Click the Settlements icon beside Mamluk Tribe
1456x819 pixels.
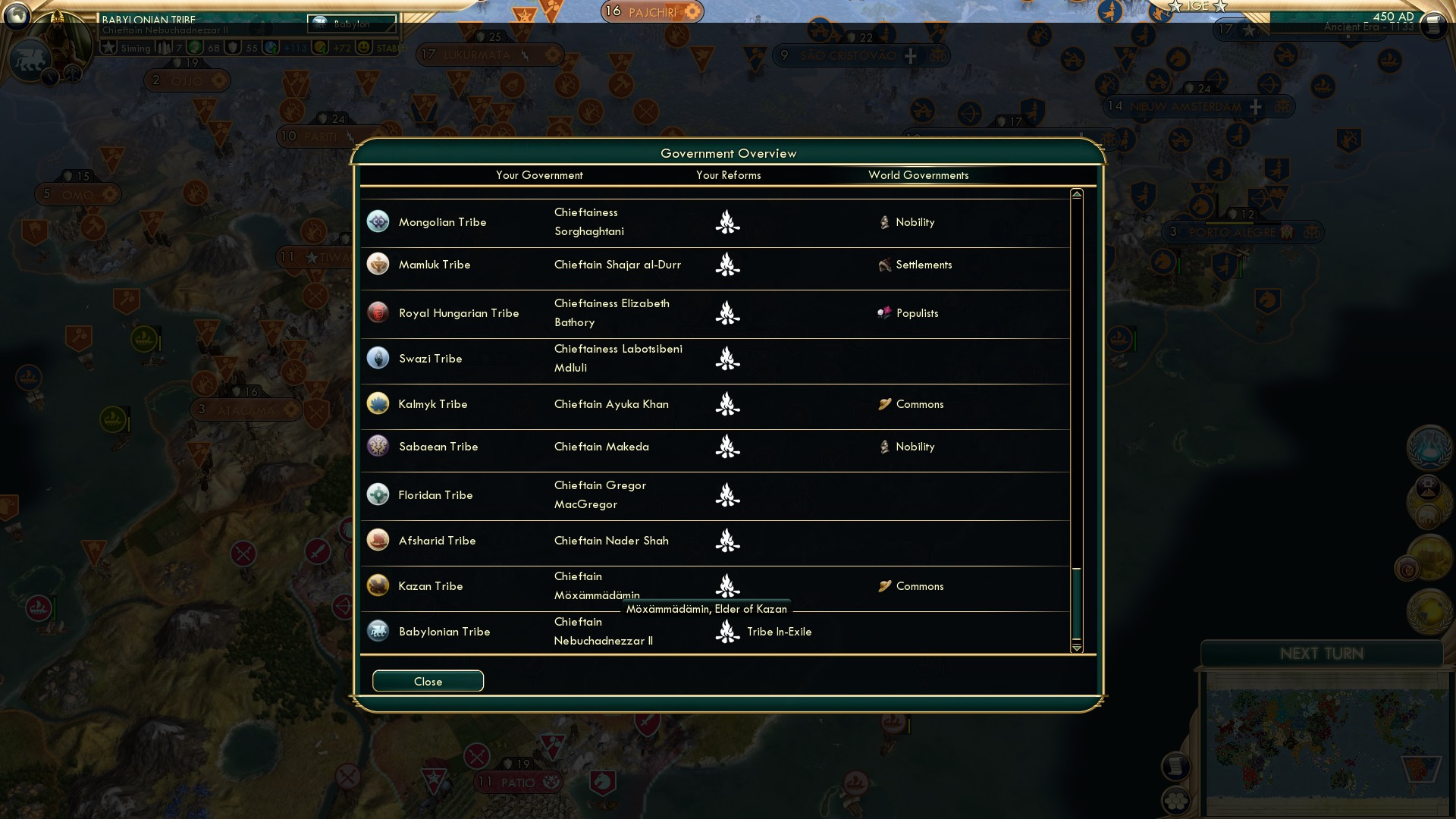click(x=884, y=265)
